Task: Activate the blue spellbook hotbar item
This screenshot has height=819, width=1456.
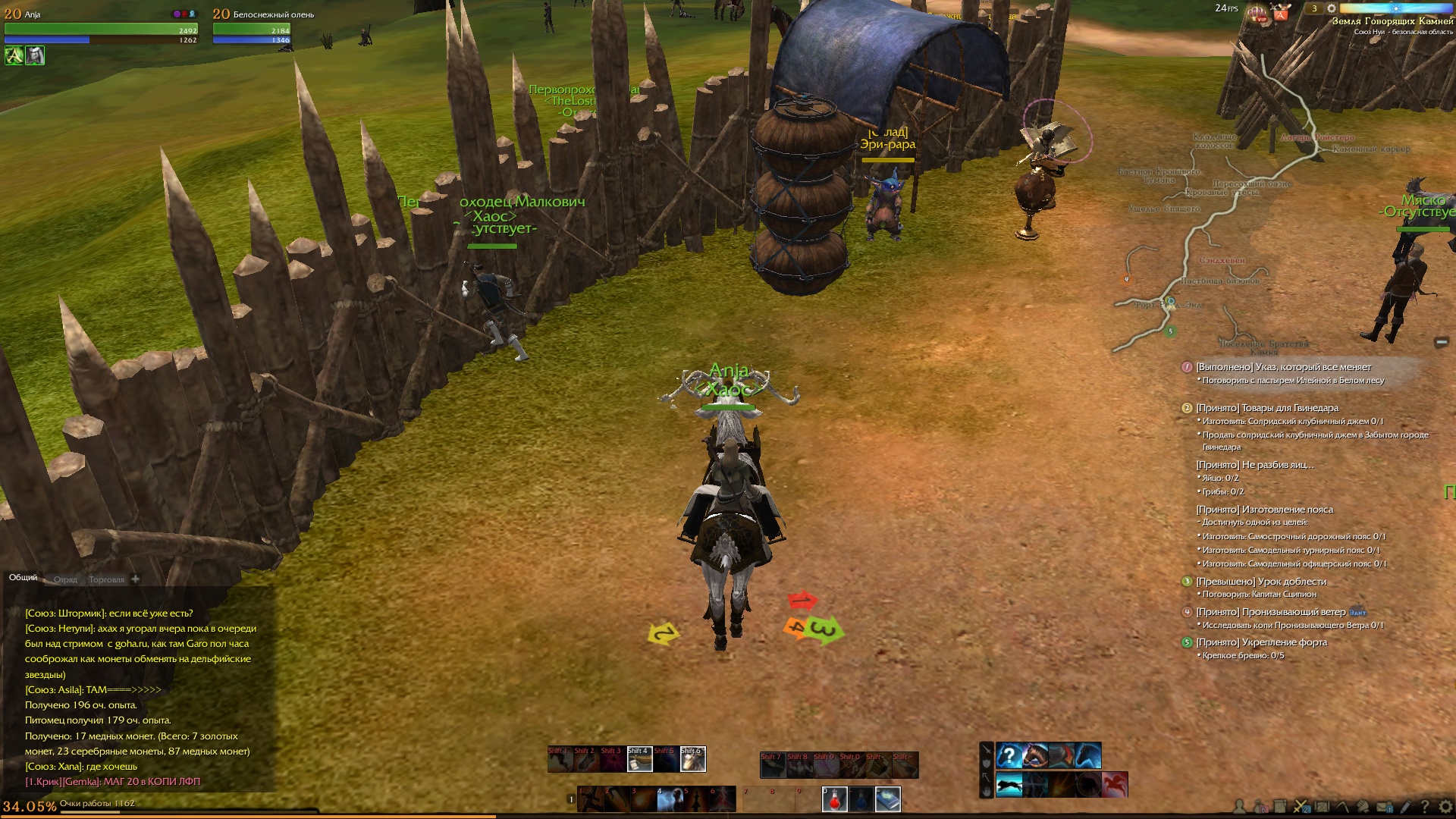Action: coord(887,799)
